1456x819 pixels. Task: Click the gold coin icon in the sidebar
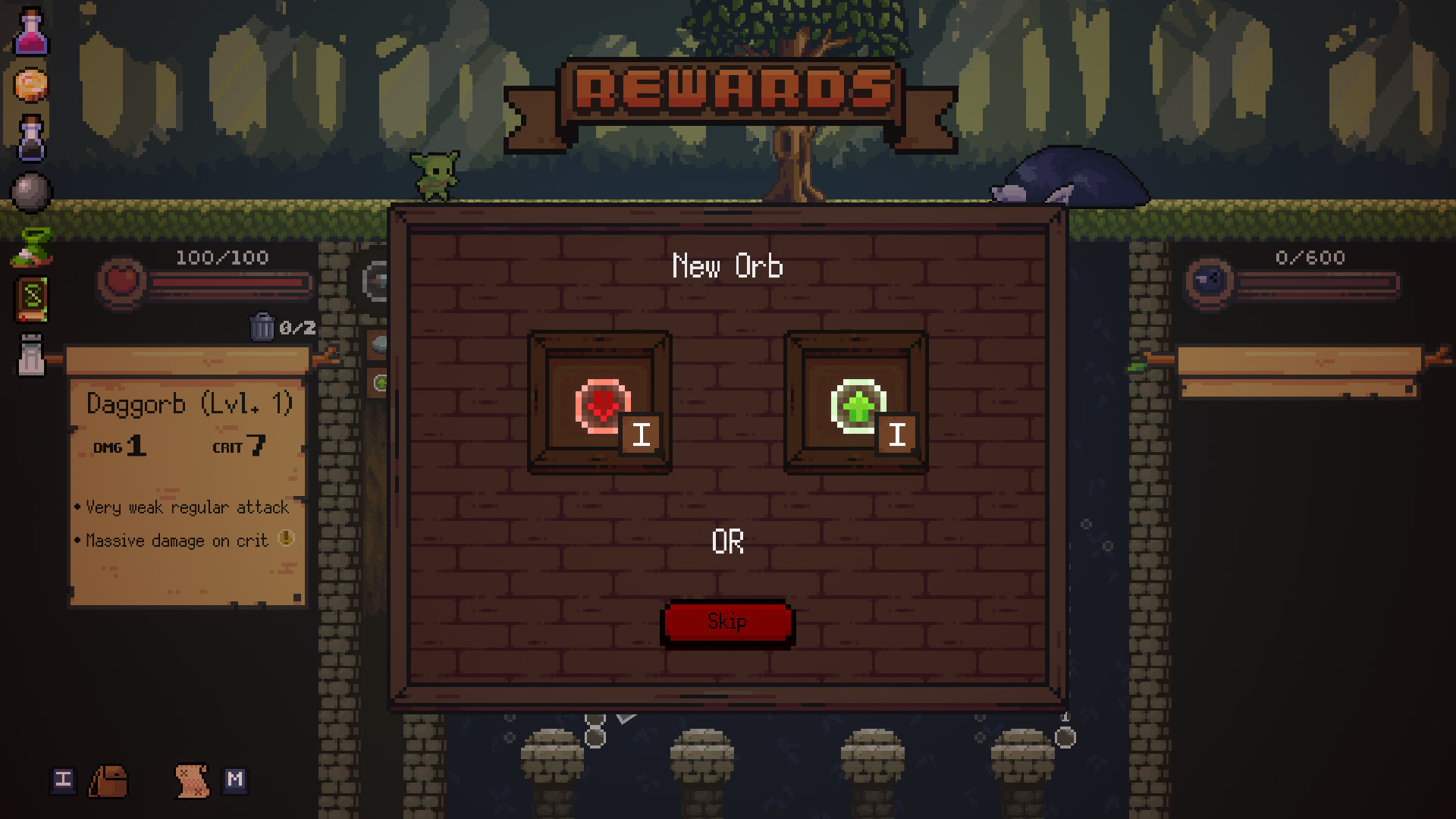(30, 86)
